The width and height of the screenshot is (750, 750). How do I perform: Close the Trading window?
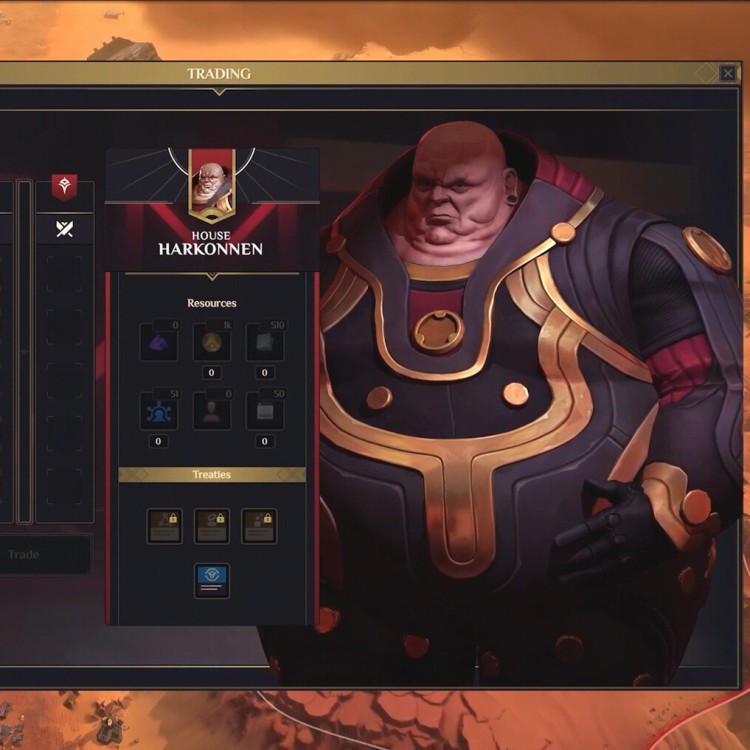[x=728, y=73]
